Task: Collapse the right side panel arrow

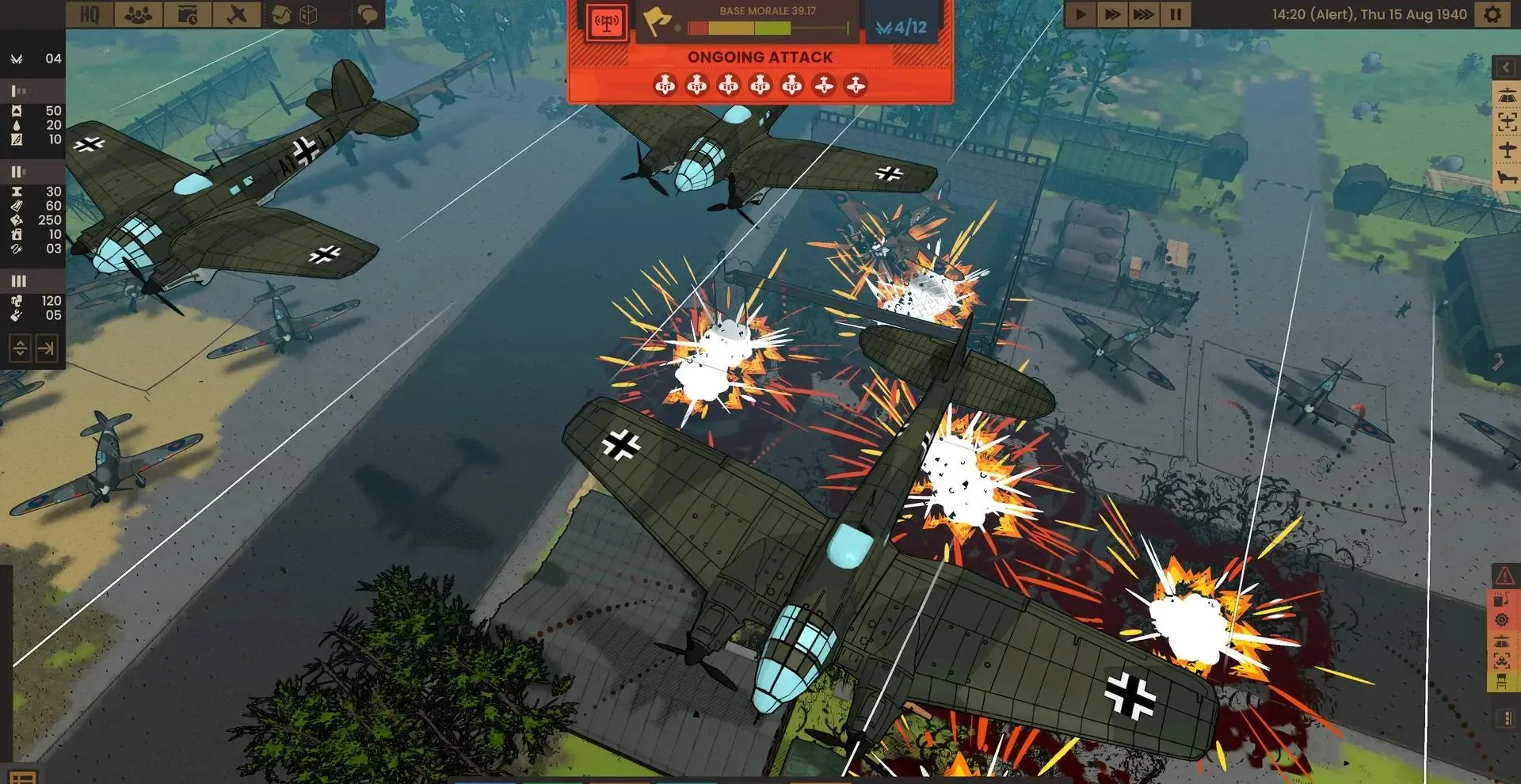Action: coord(1506,68)
